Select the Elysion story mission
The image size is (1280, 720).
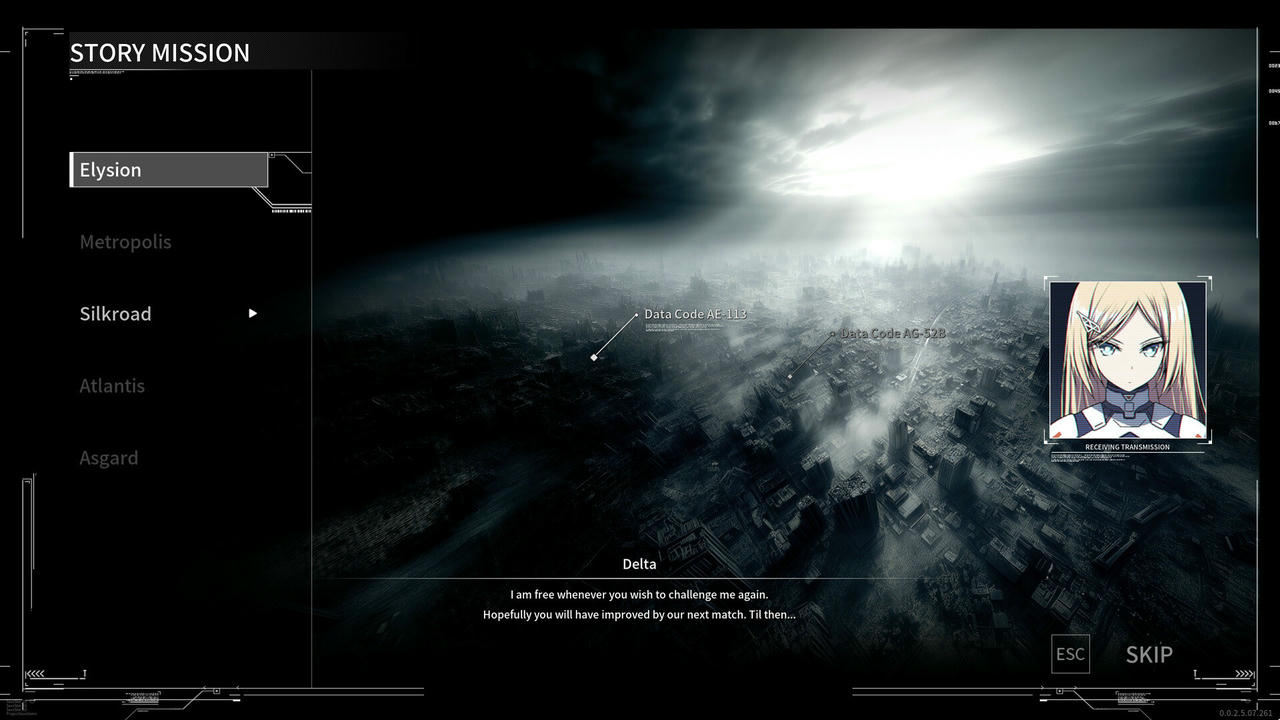(x=168, y=170)
